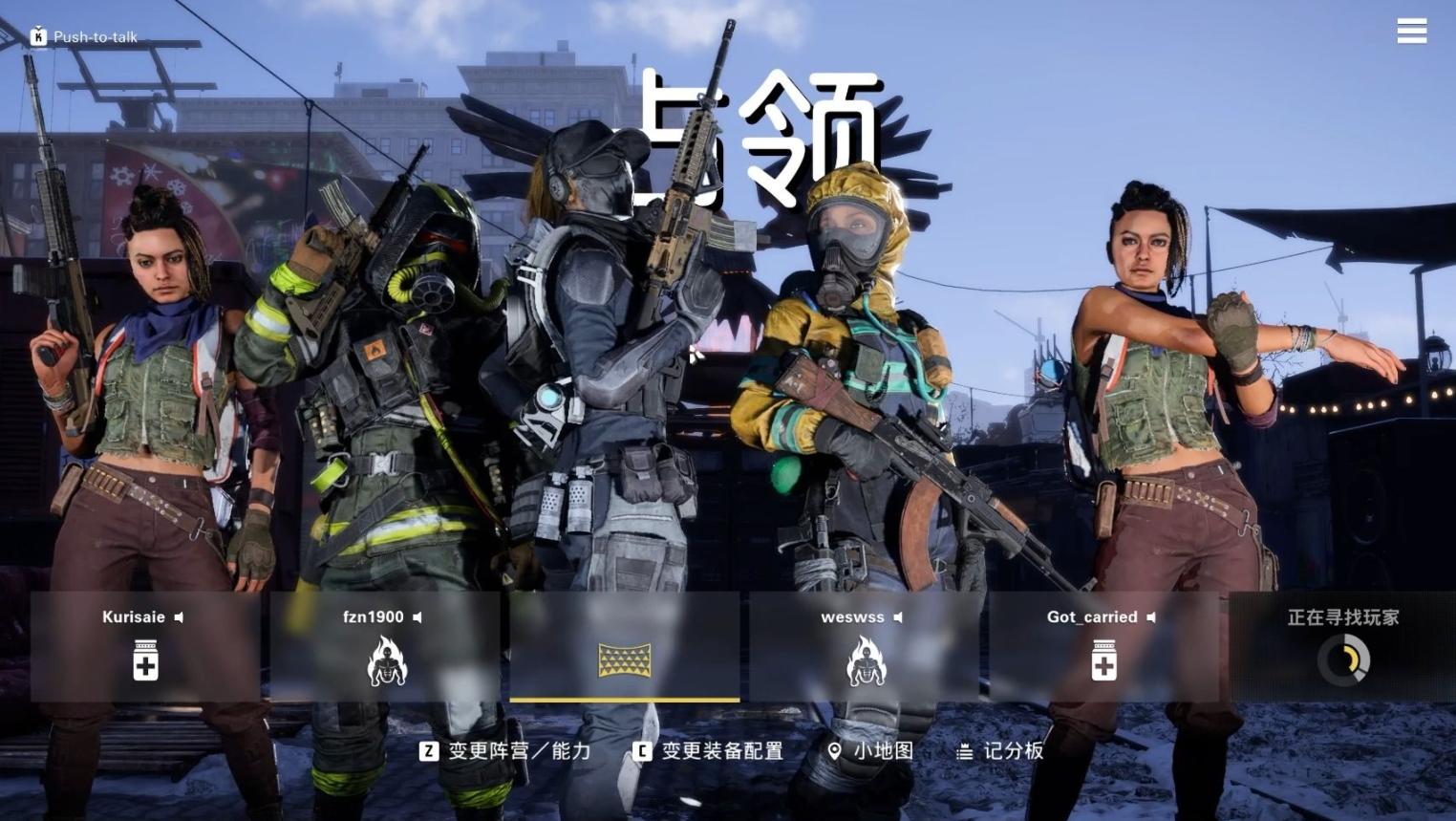1456x821 pixels.
Task: Click the scoreboard list icon beside 记分板
Action: (x=964, y=751)
